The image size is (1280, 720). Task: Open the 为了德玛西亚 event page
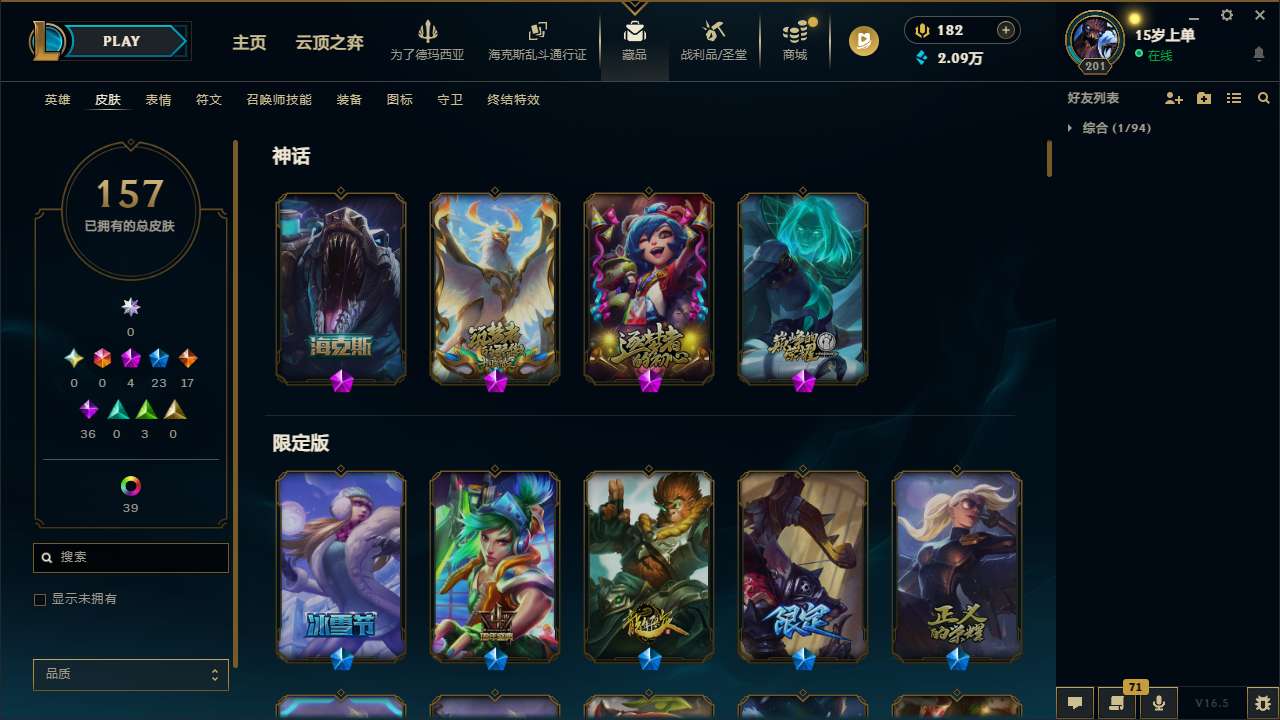tap(429, 42)
